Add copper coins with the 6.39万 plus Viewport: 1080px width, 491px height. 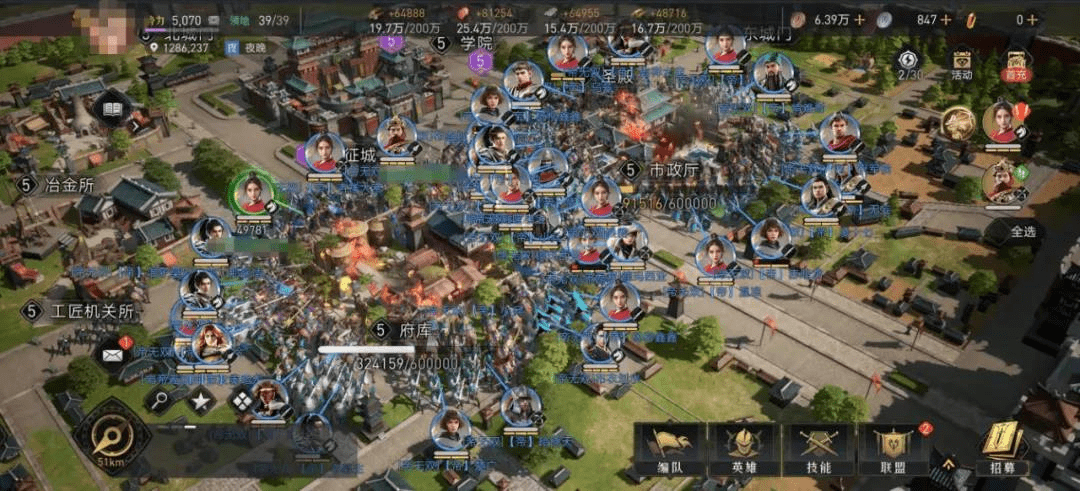coord(859,19)
